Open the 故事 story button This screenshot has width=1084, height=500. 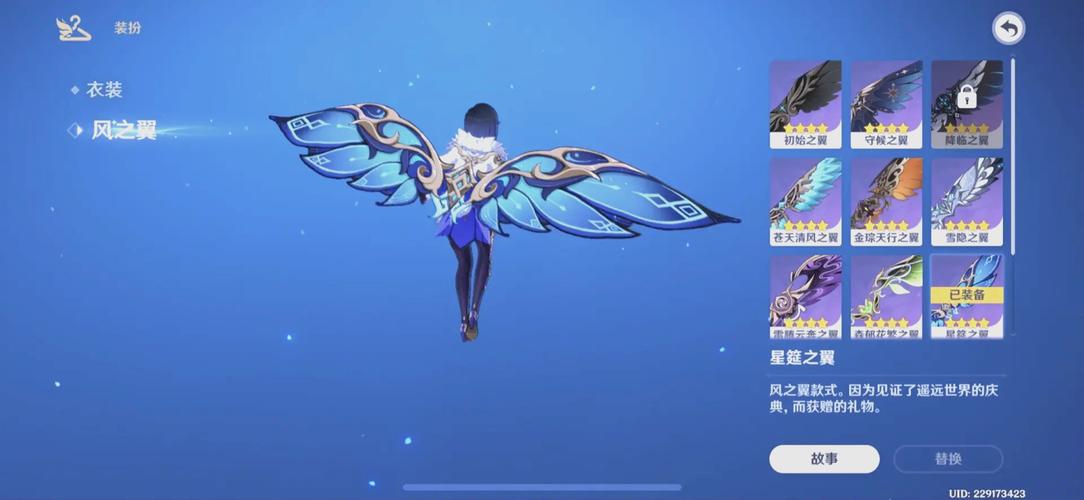pos(824,459)
